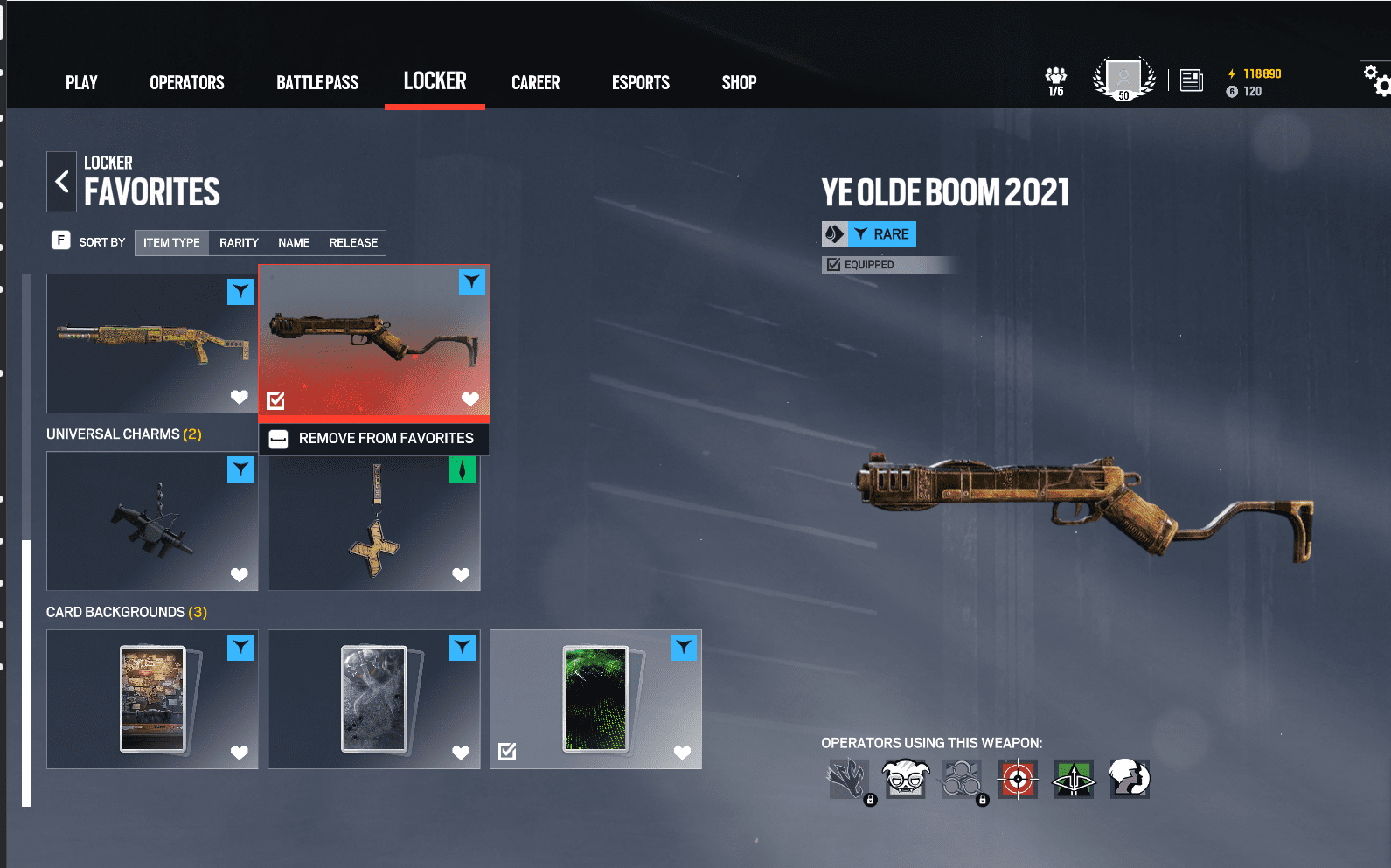The image size is (1391, 868).
Task: Open the settings gear icon
Action: [x=1376, y=81]
